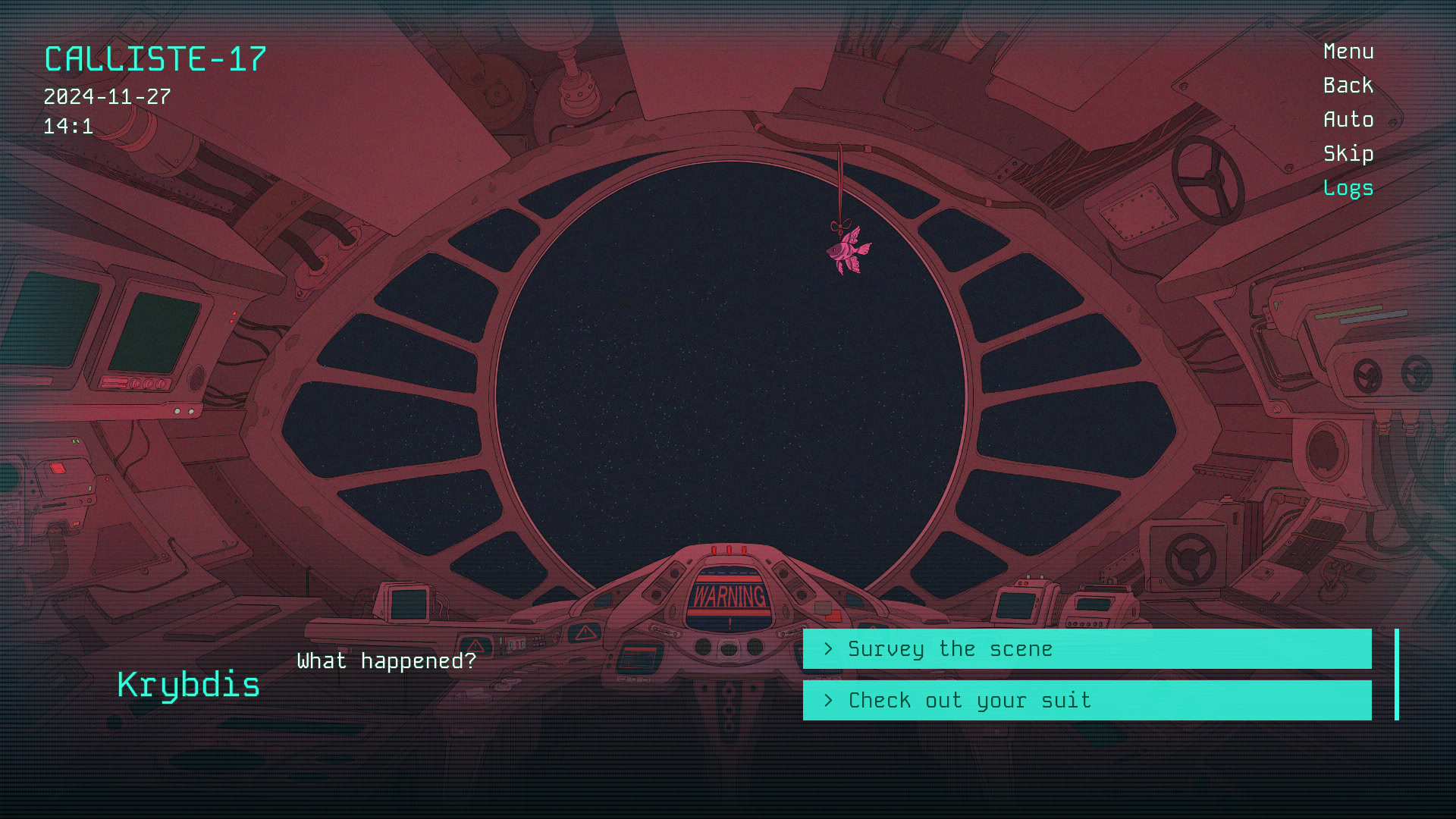Select "Check out your suit" choice

(1087, 701)
